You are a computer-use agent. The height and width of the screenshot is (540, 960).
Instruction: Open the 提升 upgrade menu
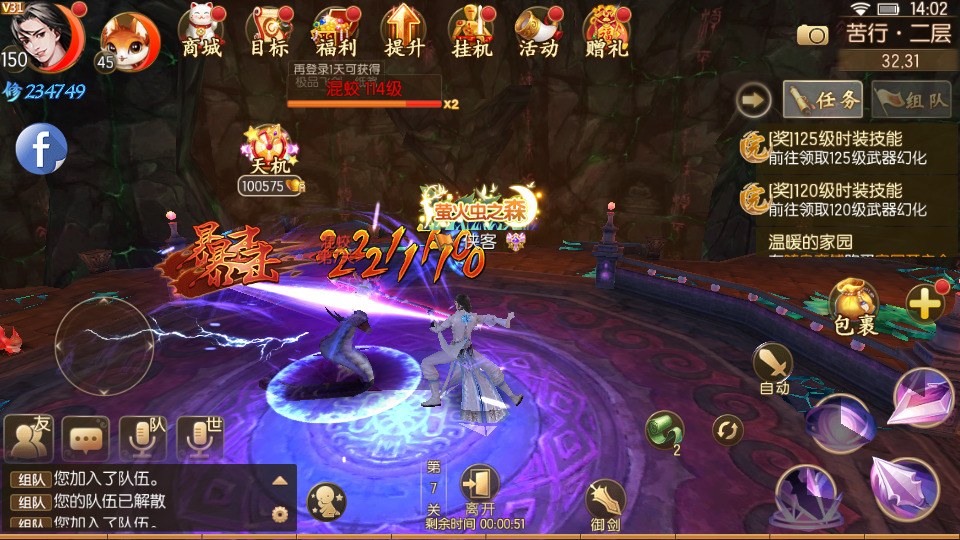point(403,31)
